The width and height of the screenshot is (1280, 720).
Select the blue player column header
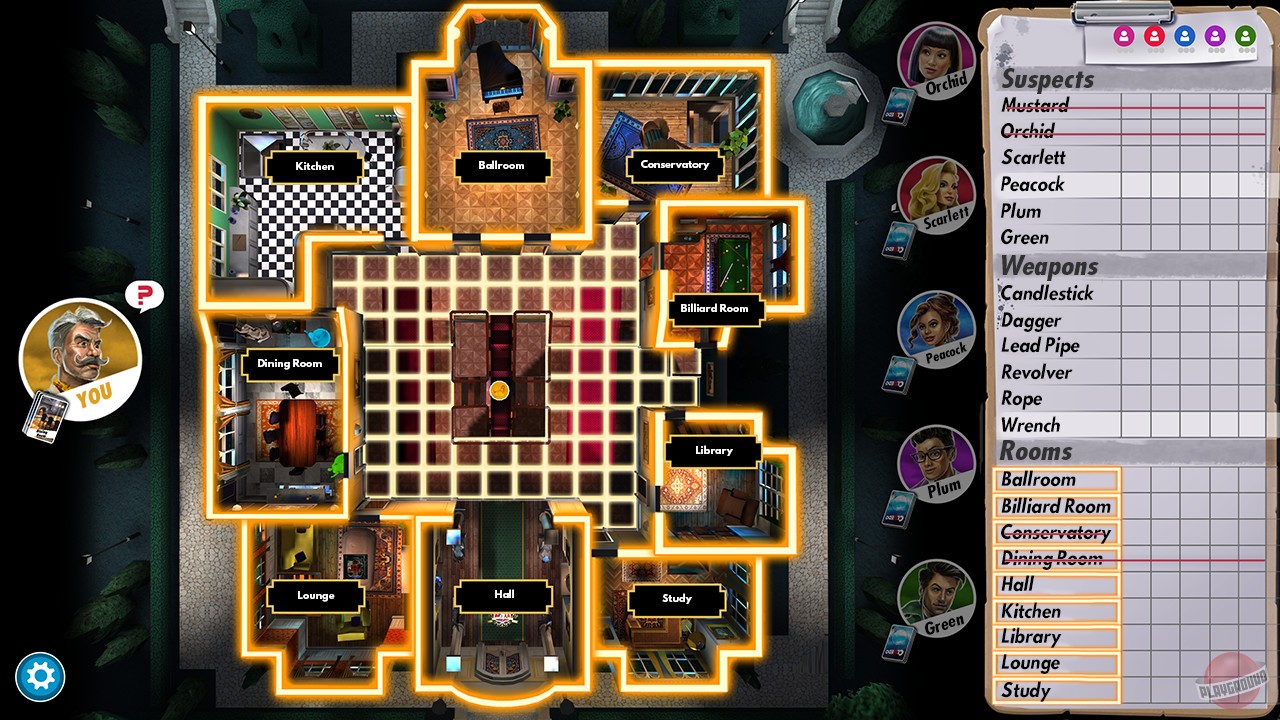(x=1186, y=36)
